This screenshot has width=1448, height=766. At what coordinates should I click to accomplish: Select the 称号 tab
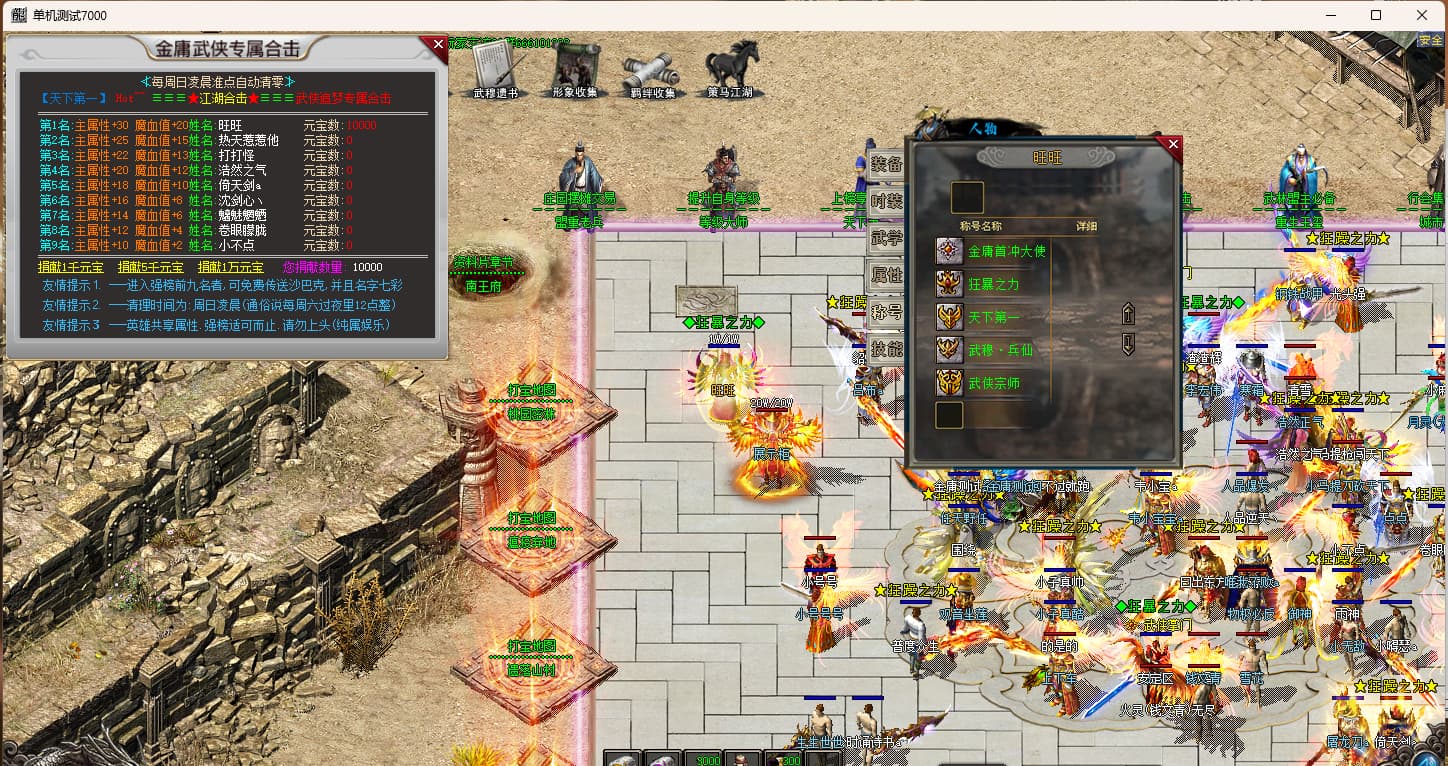(x=886, y=312)
